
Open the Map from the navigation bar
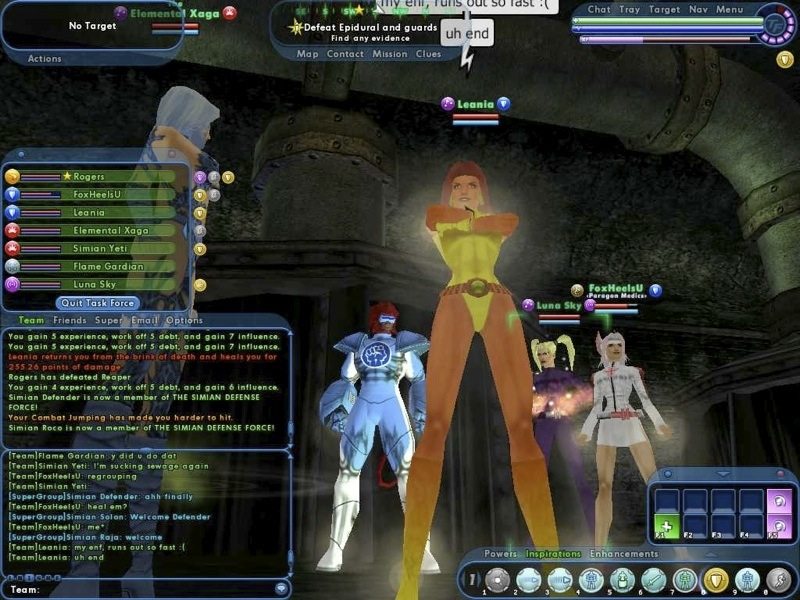(308, 54)
